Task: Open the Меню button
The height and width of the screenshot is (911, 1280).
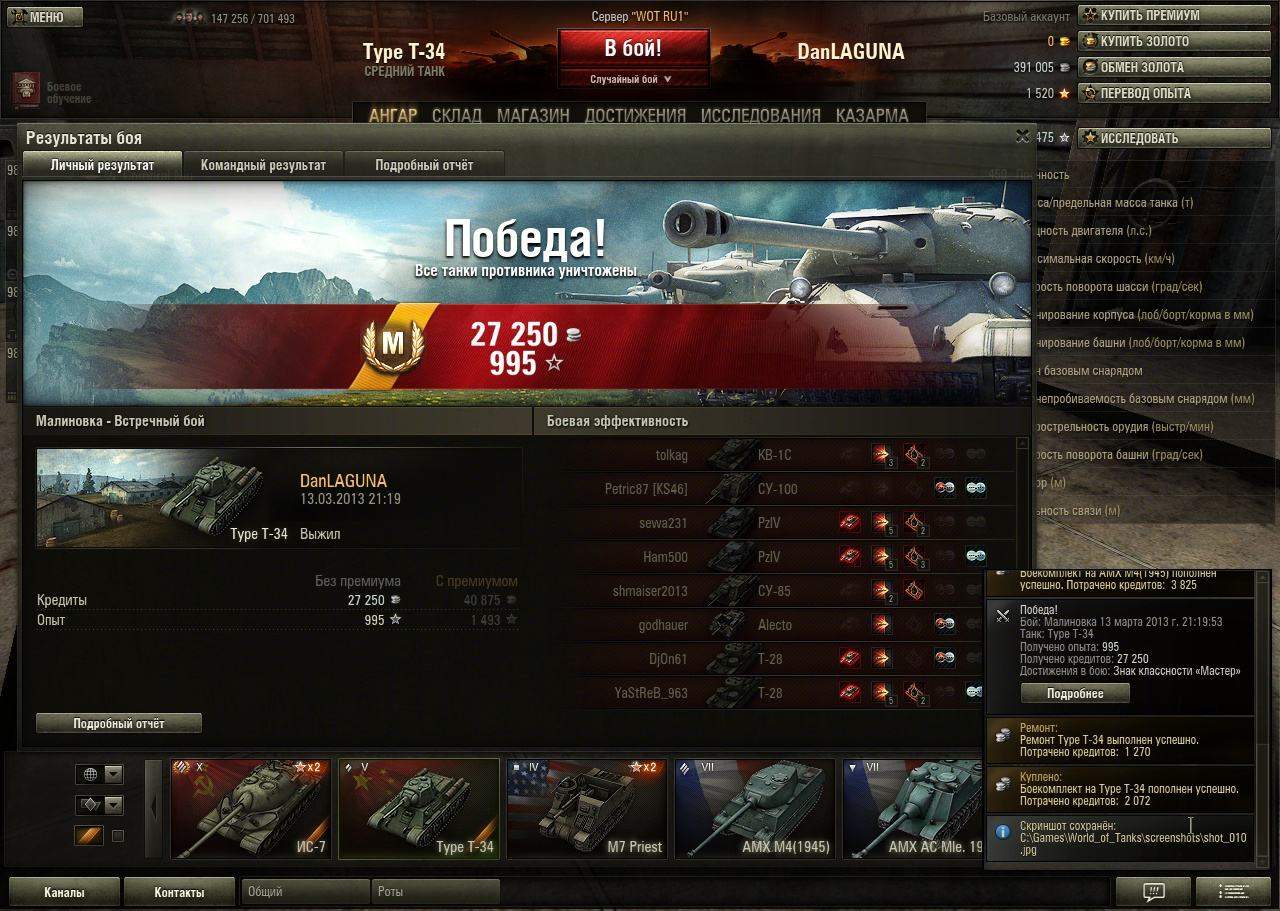Action: 43,17
